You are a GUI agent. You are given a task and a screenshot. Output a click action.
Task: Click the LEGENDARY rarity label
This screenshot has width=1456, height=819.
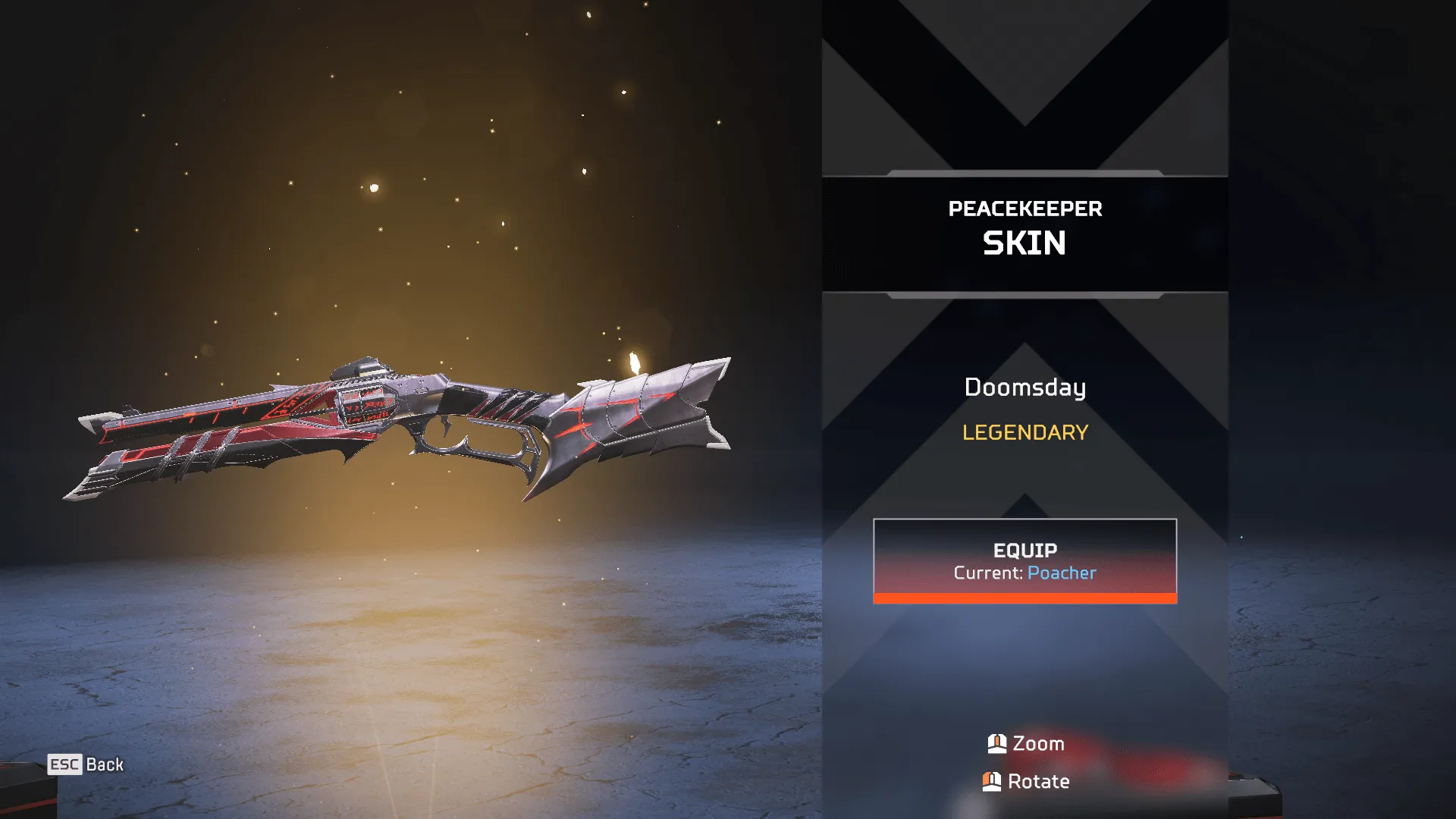[1025, 432]
